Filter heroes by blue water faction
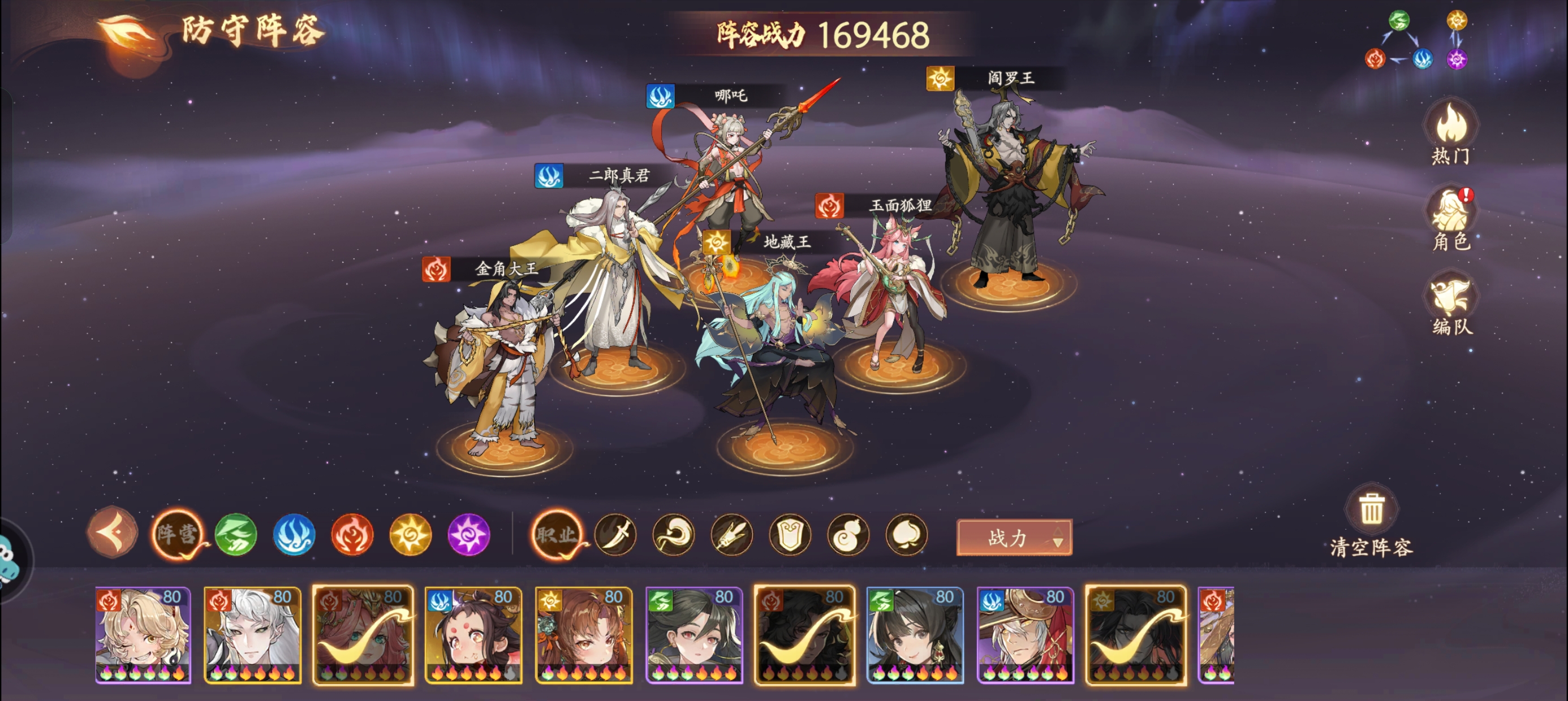The width and height of the screenshot is (1568, 701). coord(294,534)
